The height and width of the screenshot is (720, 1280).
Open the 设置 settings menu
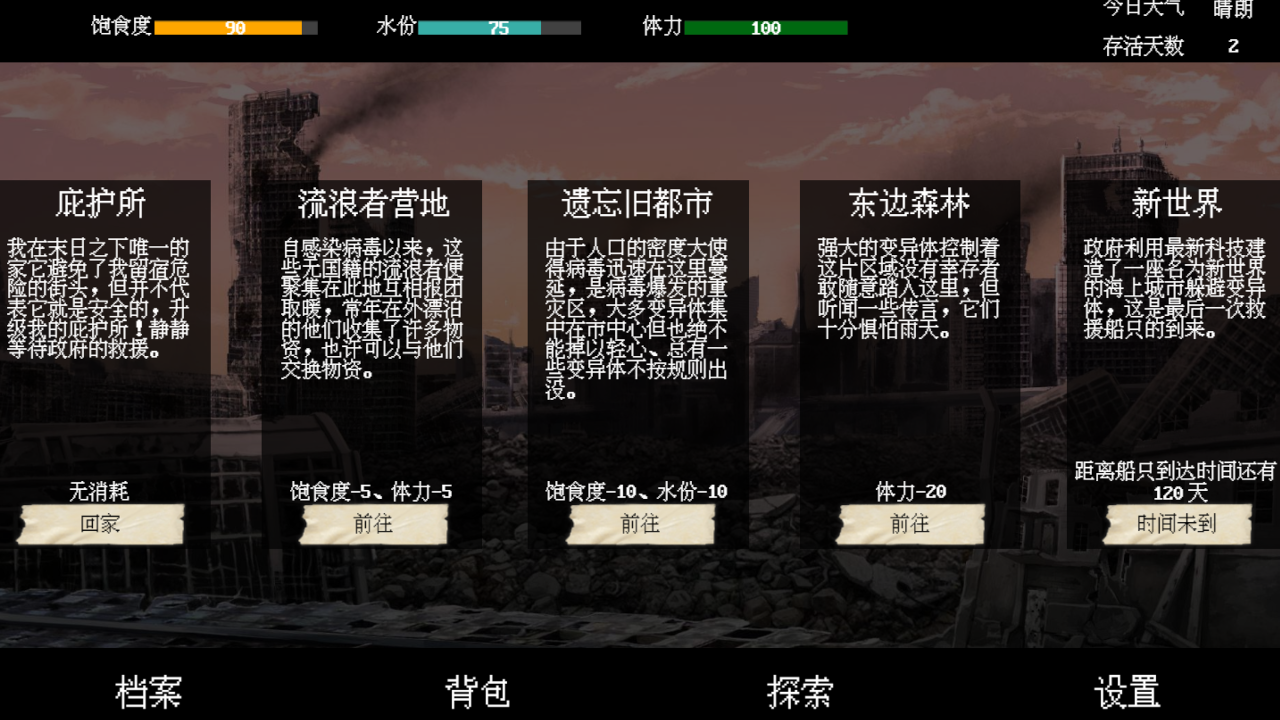[x=1129, y=690]
